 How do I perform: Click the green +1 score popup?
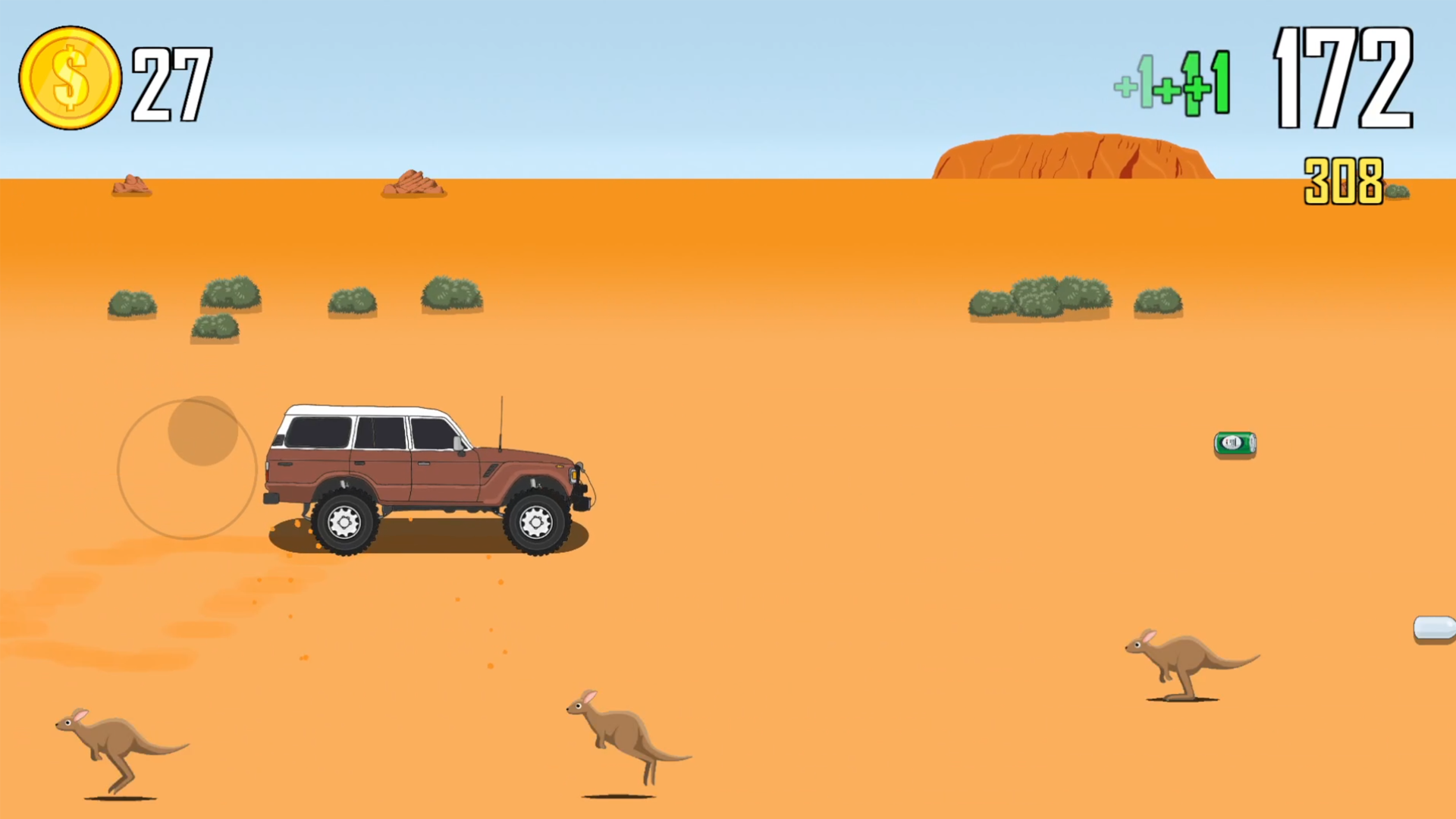pos(1172,83)
